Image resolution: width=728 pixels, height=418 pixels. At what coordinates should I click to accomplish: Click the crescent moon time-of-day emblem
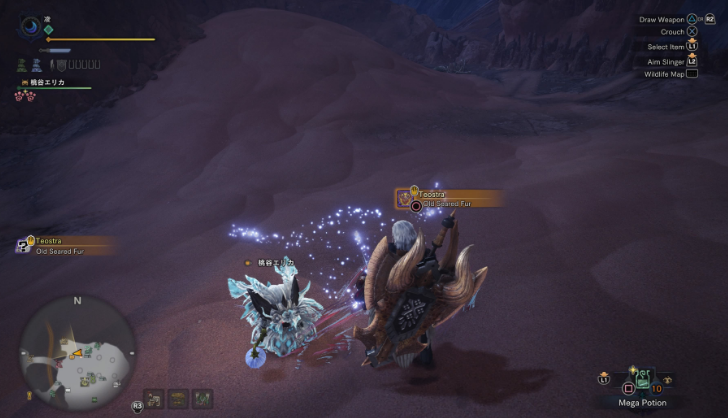pyautogui.click(x=33, y=26)
